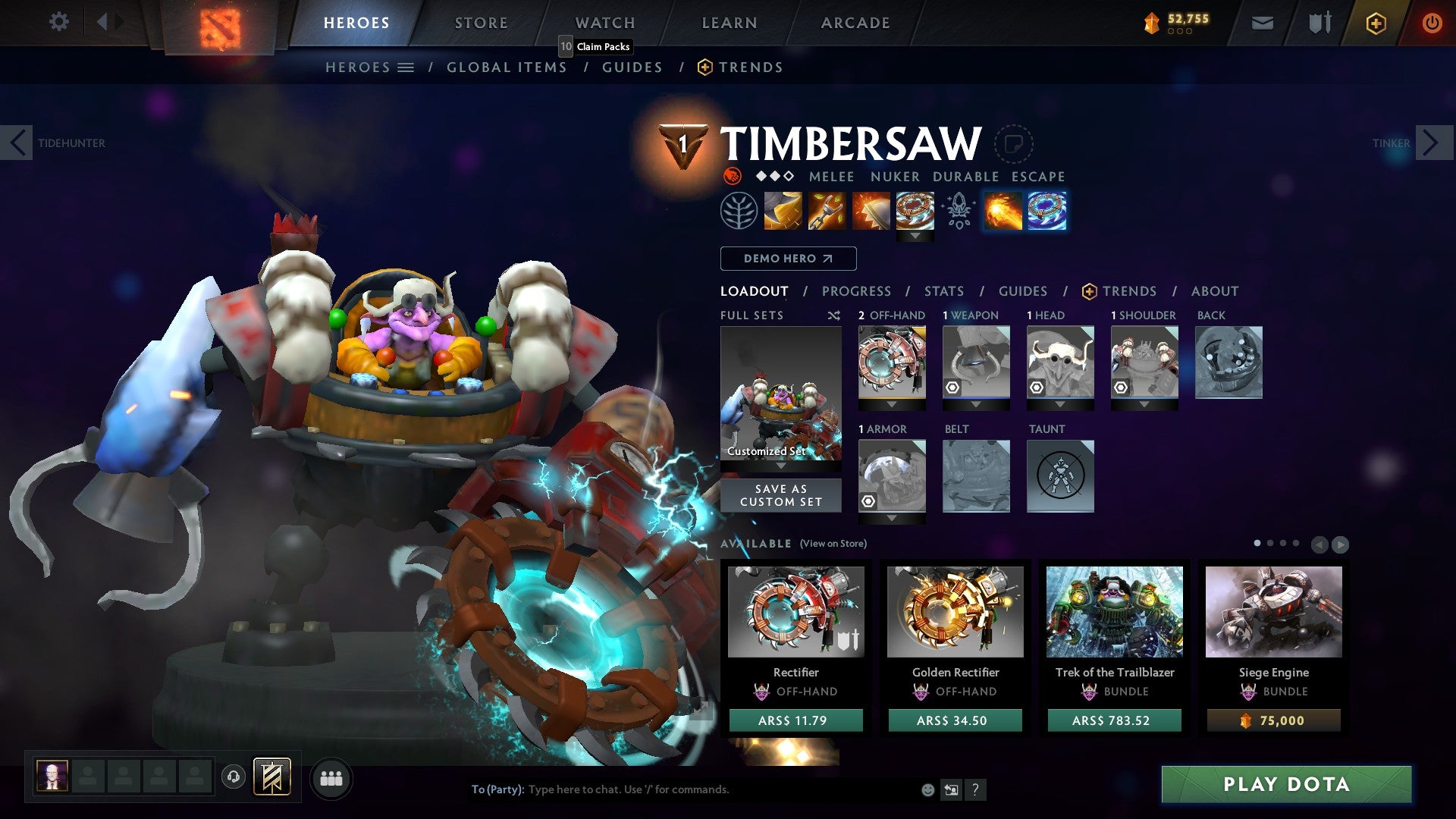Click the Demo Hero button
This screenshot has height=819, width=1456.
coord(788,259)
